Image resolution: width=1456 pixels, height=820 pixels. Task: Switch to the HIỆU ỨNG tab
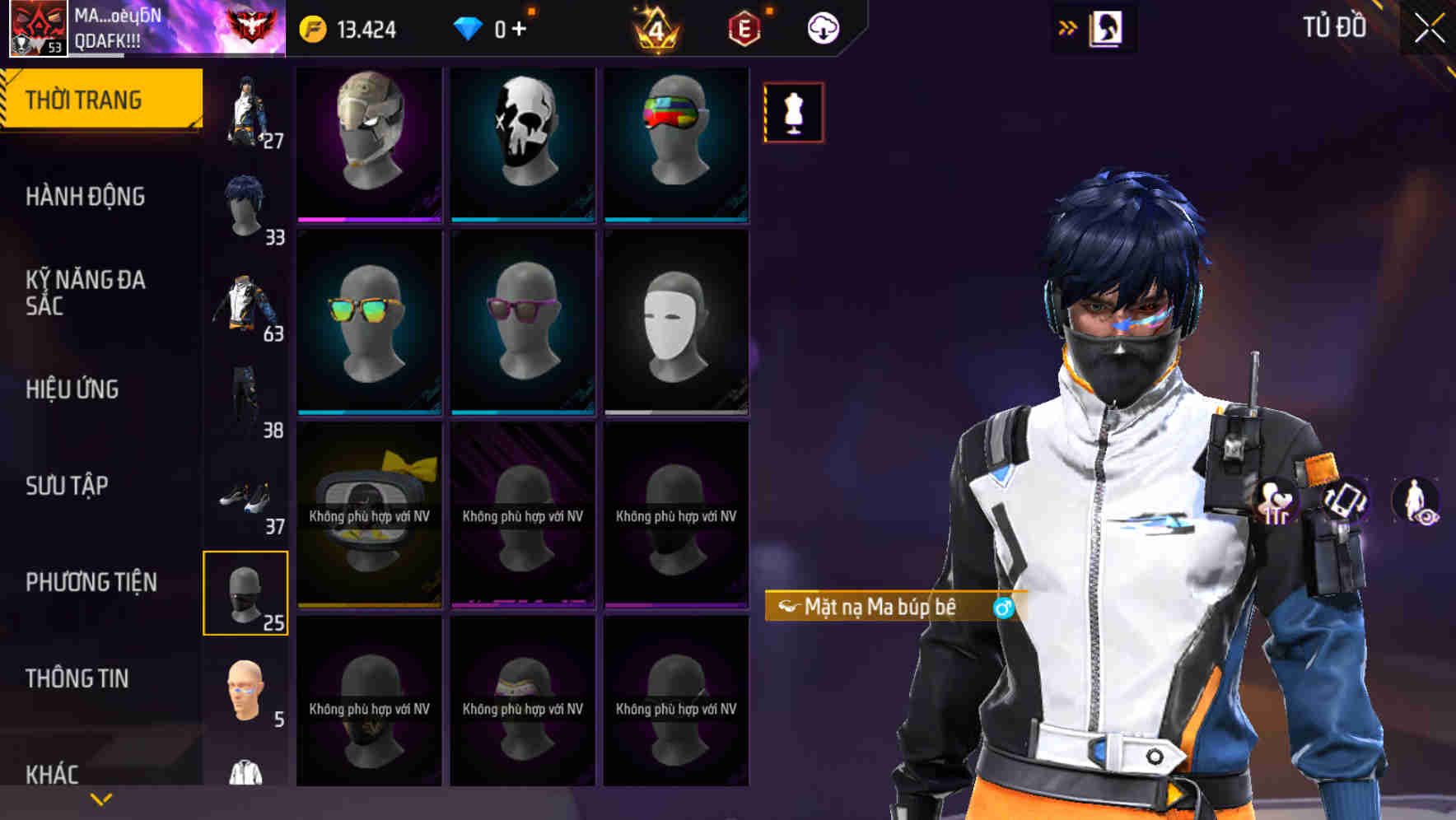[x=72, y=389]
